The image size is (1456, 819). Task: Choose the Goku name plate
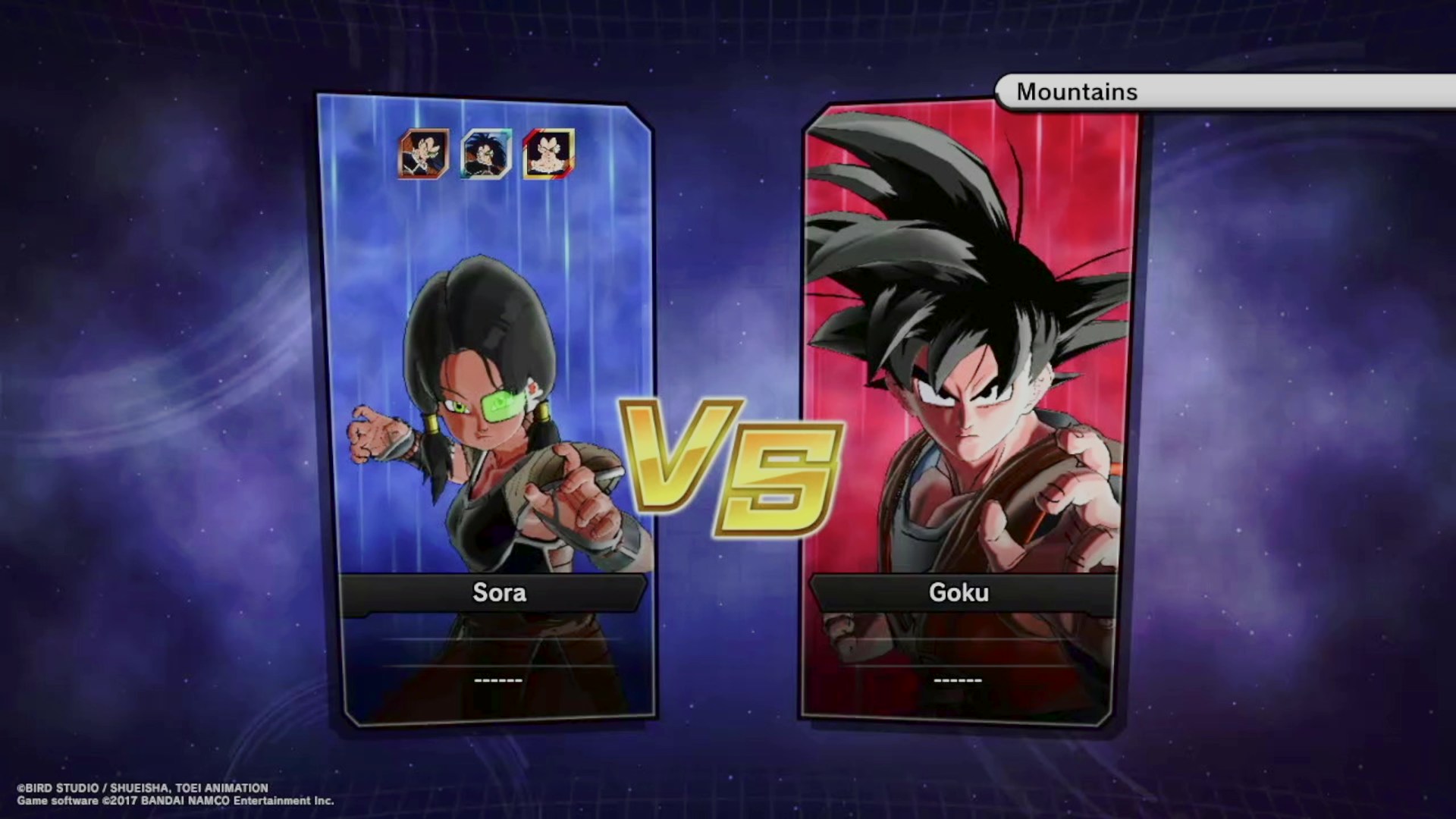click(x=959, y=592)
